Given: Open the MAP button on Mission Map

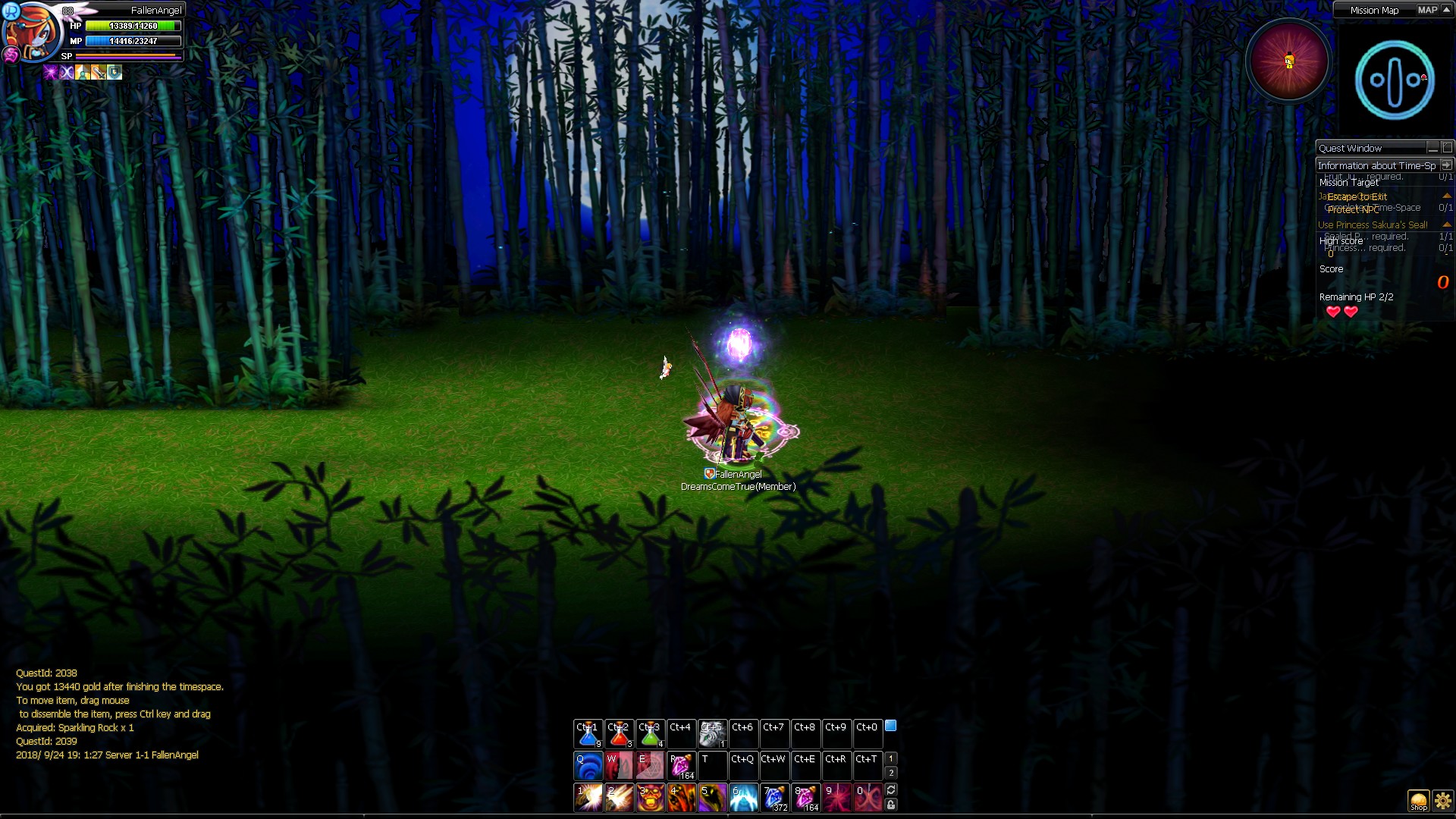Looking at the screenshot, I should pyautogui.click(x=1427, y=10).
